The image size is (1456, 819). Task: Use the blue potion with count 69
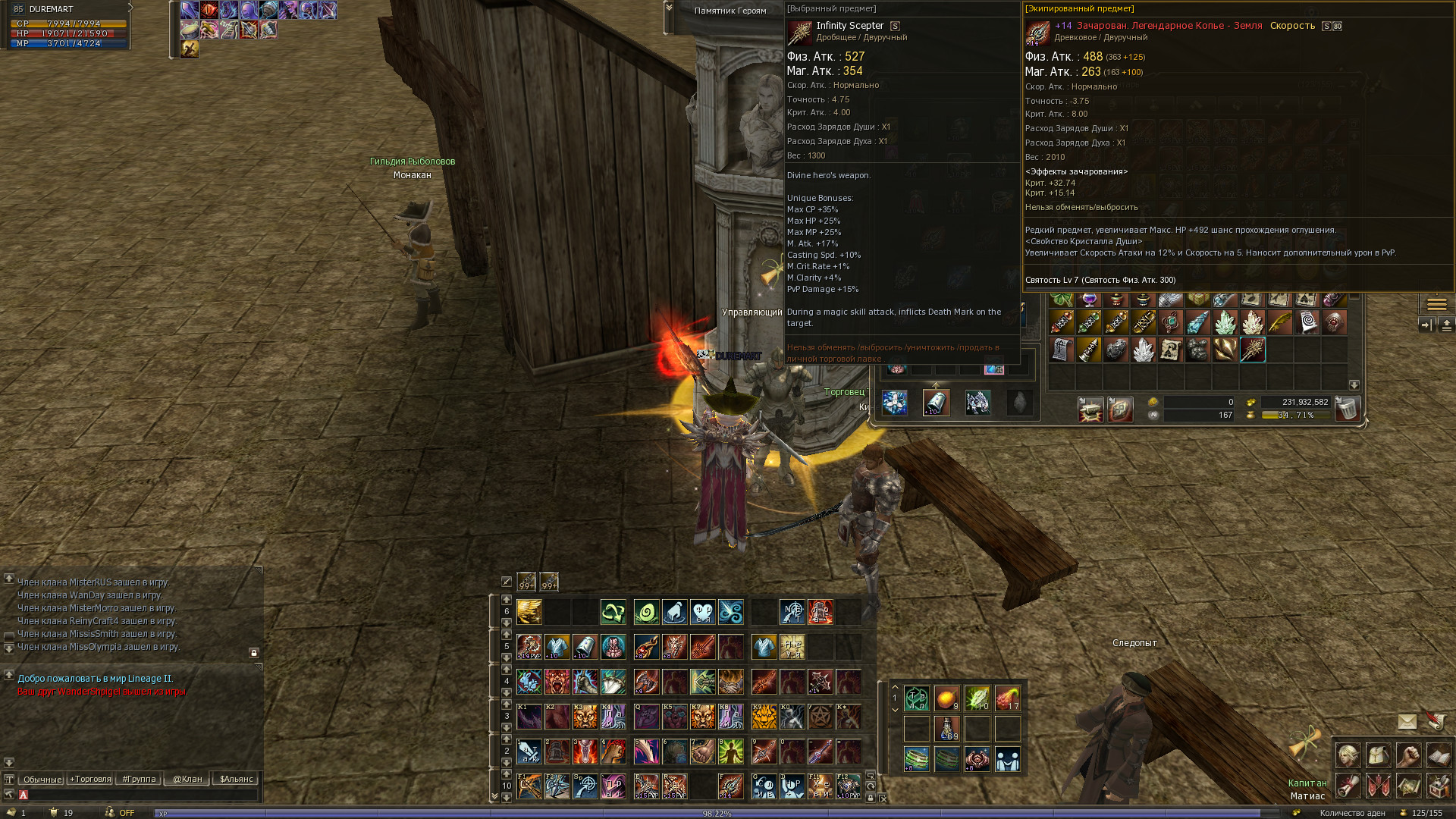(947, 729)
